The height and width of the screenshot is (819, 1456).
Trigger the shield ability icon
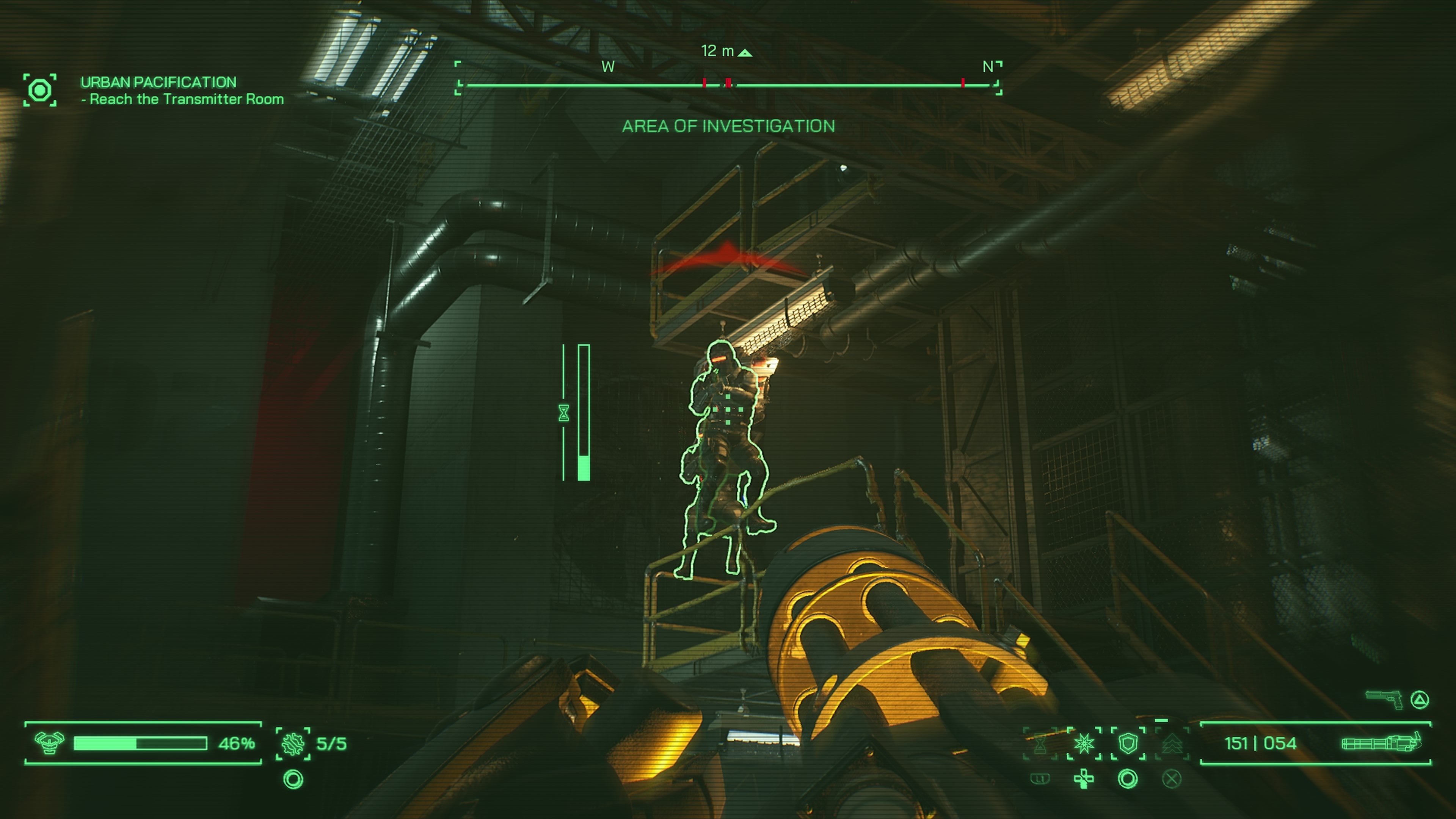point(1128,744)
